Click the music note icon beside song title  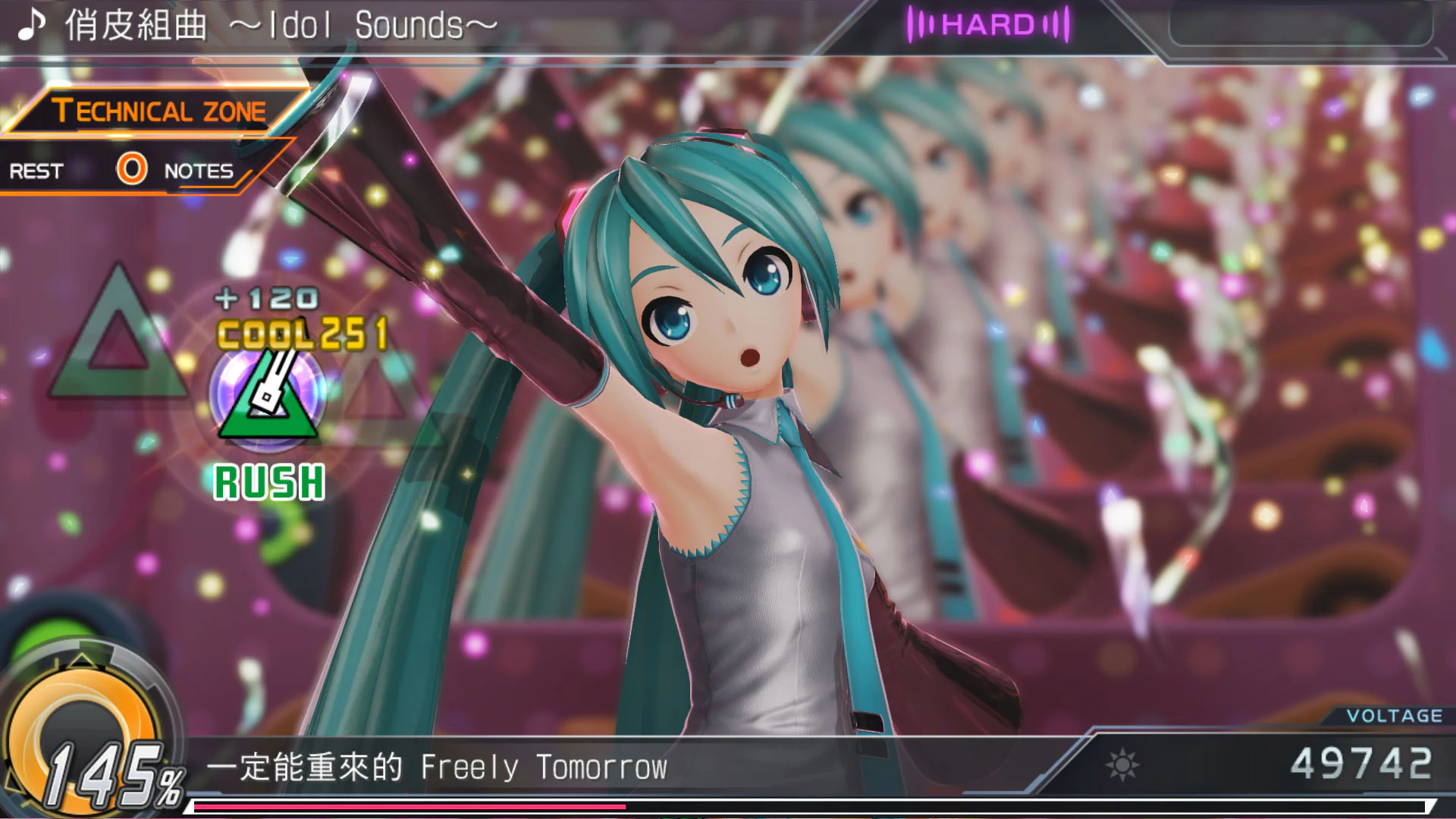coord(29,24)
